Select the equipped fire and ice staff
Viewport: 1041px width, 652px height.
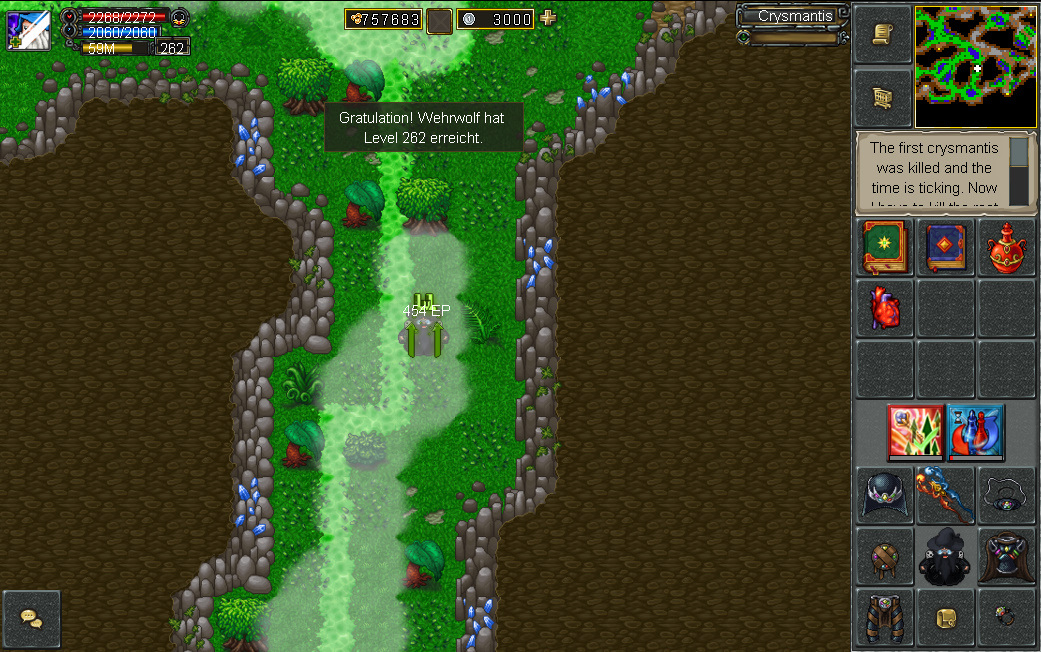(x=945, y=495)
